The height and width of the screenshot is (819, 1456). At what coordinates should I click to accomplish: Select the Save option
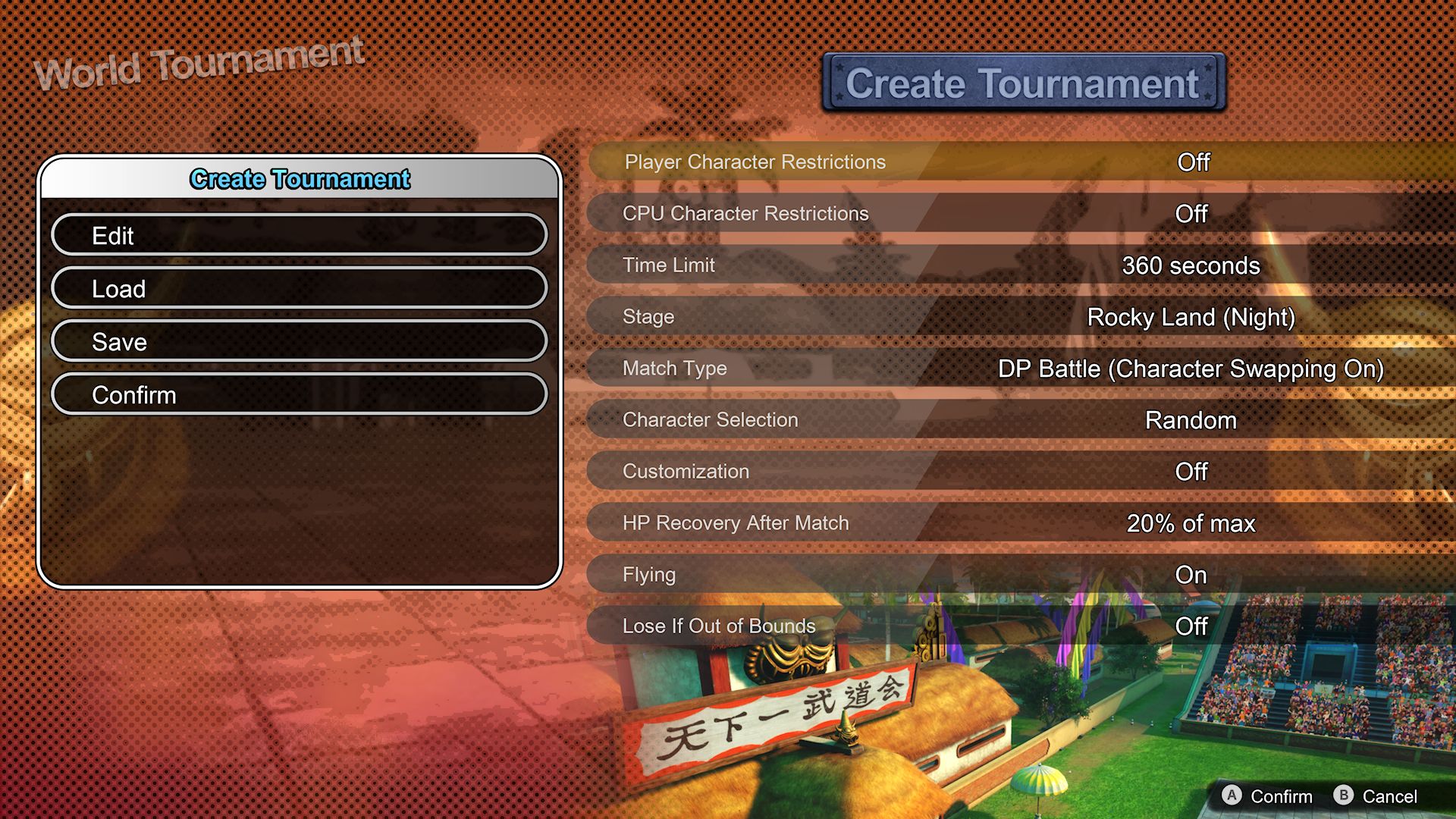(x=300, y=341)
